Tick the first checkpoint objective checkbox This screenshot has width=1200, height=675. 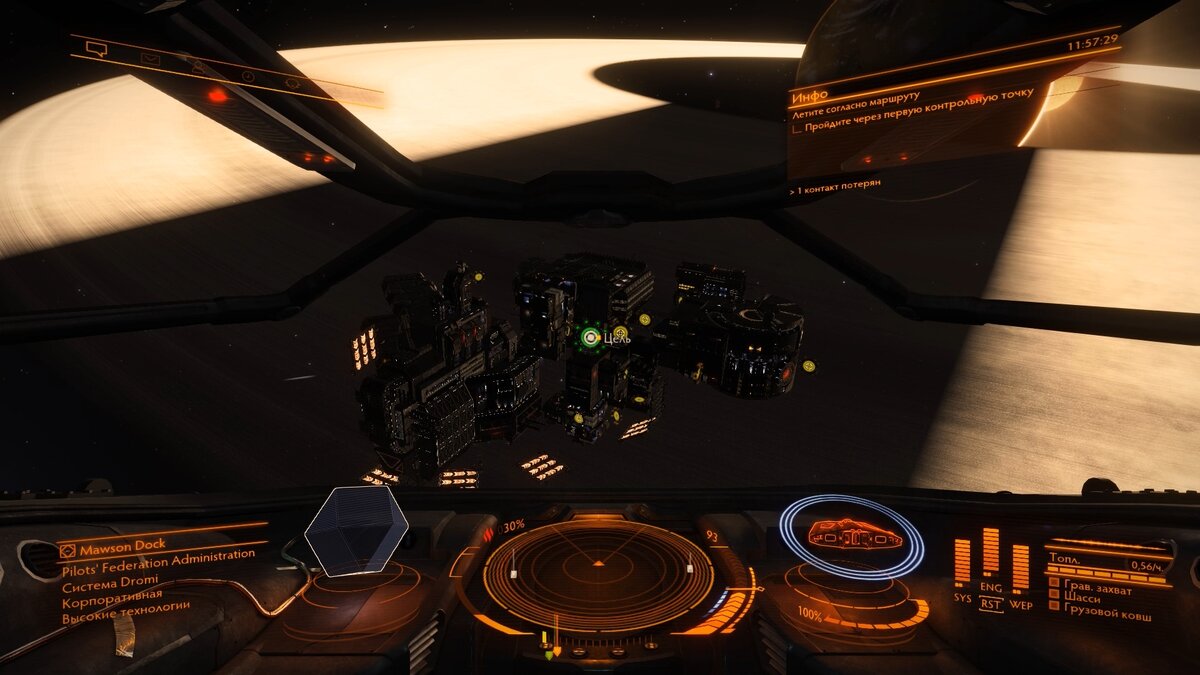tap(797, 128)
